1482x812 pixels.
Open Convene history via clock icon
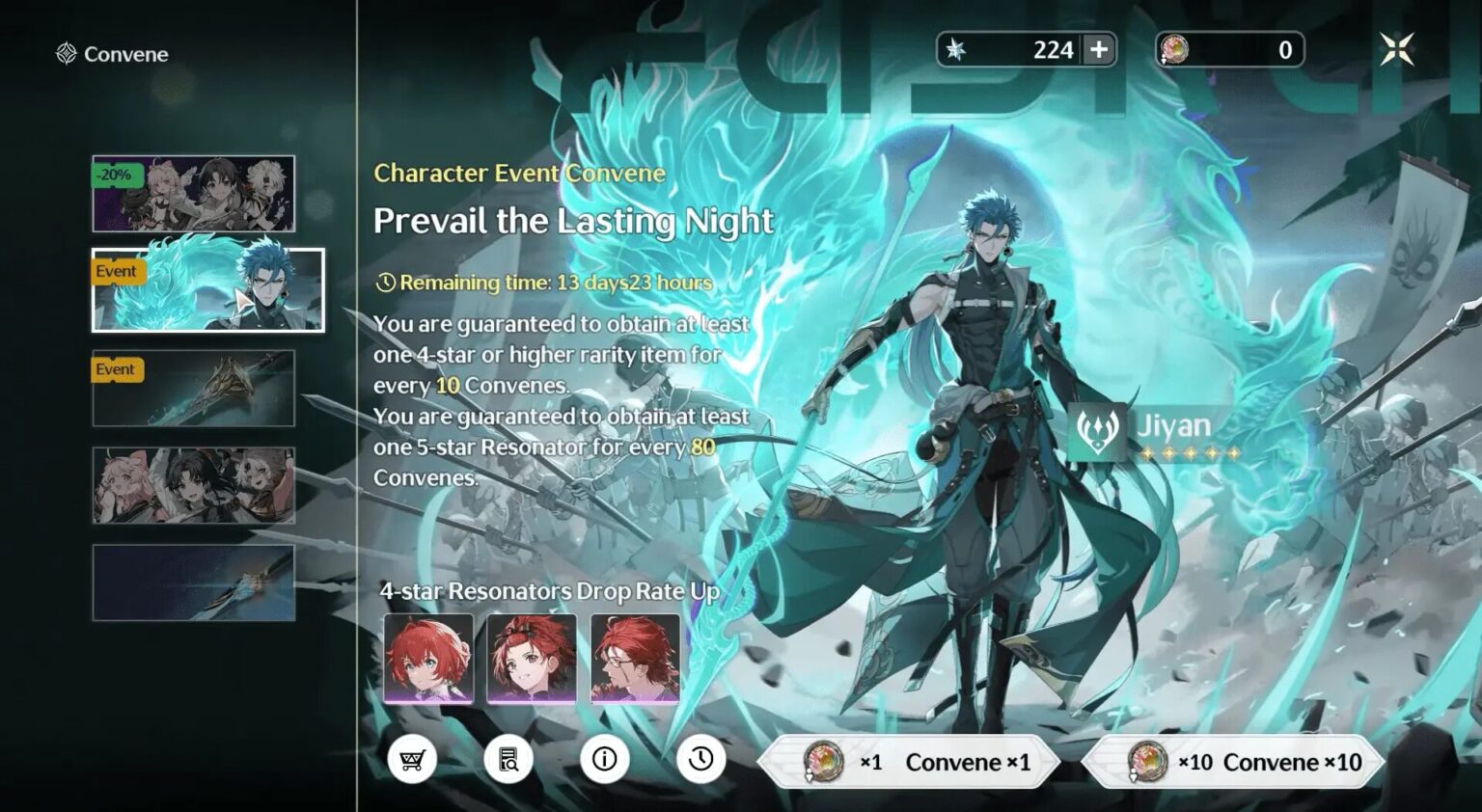pyautogui.click(x=702, y=759)
